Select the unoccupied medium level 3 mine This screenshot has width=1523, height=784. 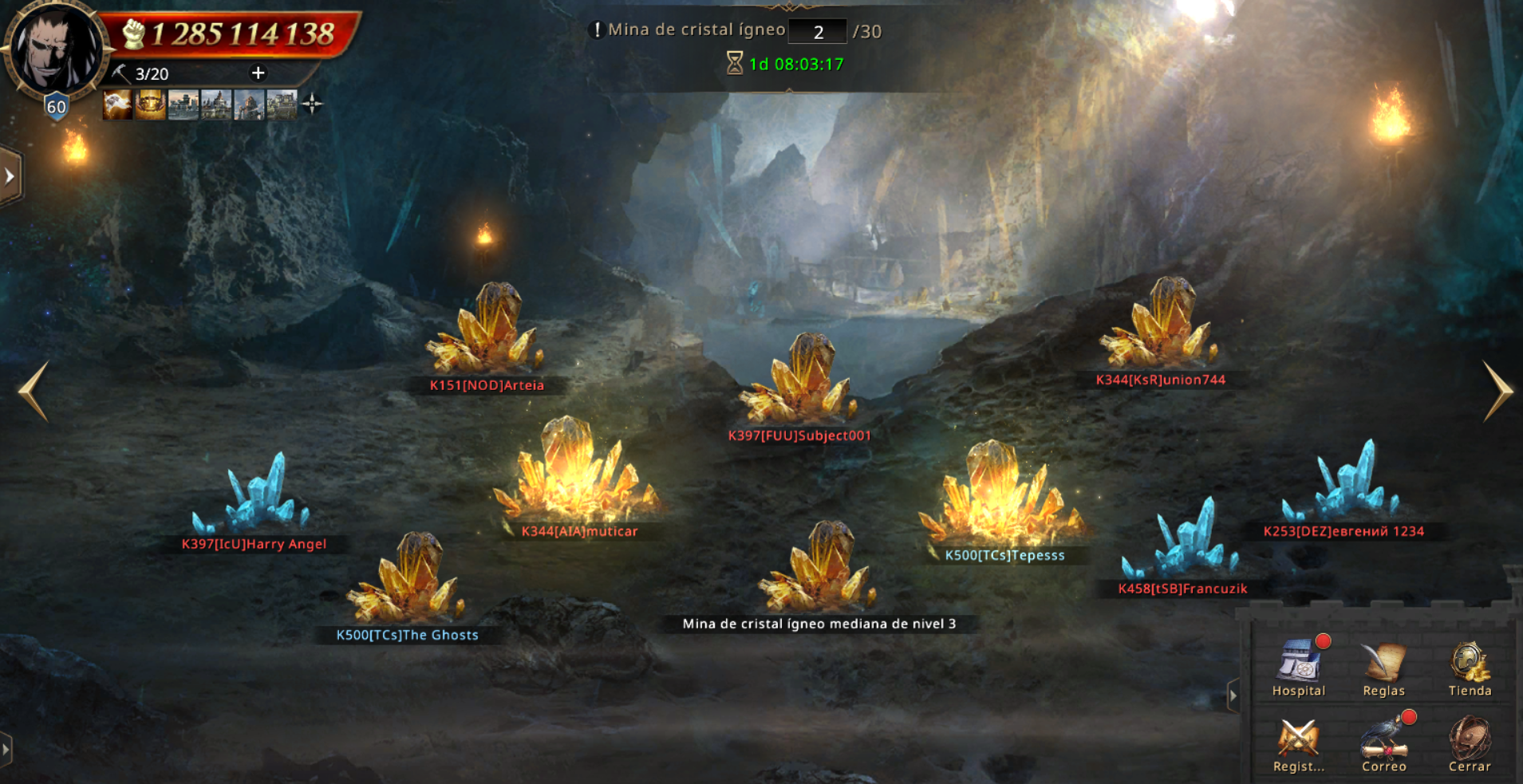pyautogui.click(x=819, y=570)
